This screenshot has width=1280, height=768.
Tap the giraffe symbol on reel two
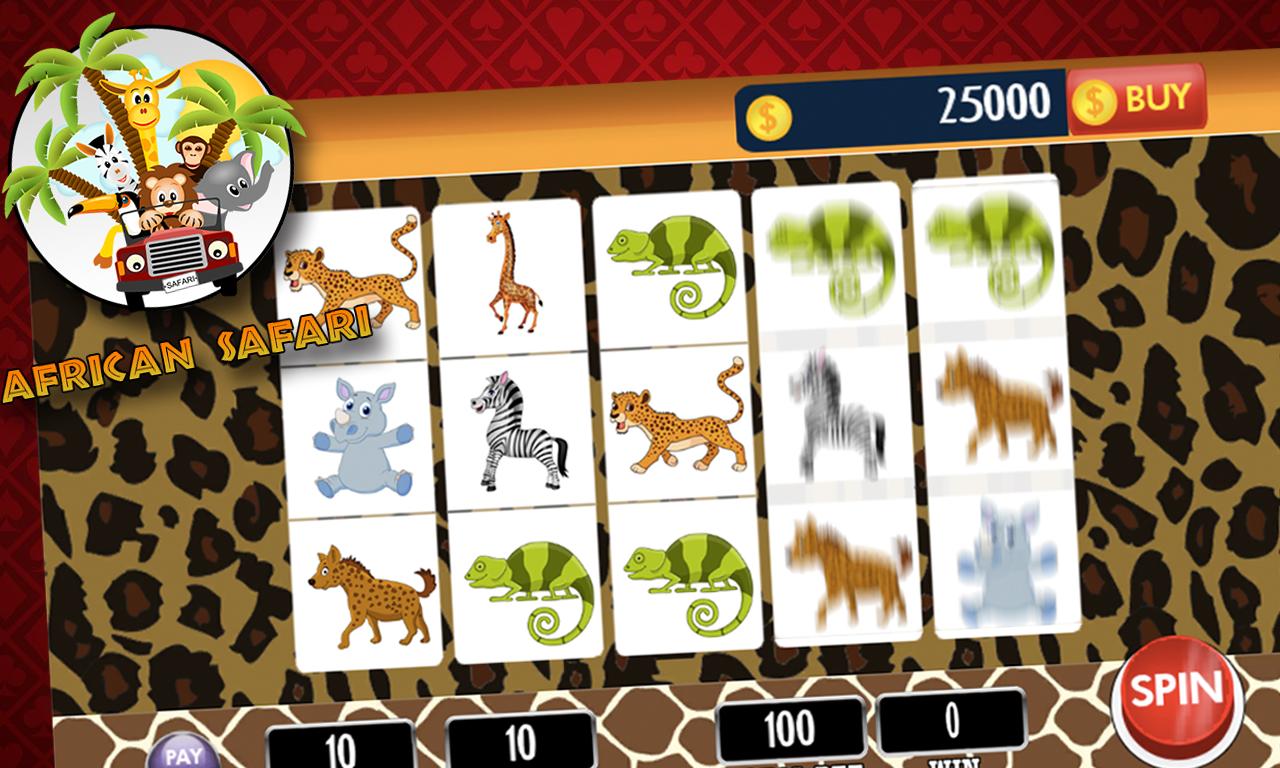pyautogui.click(x=510, y=271)
